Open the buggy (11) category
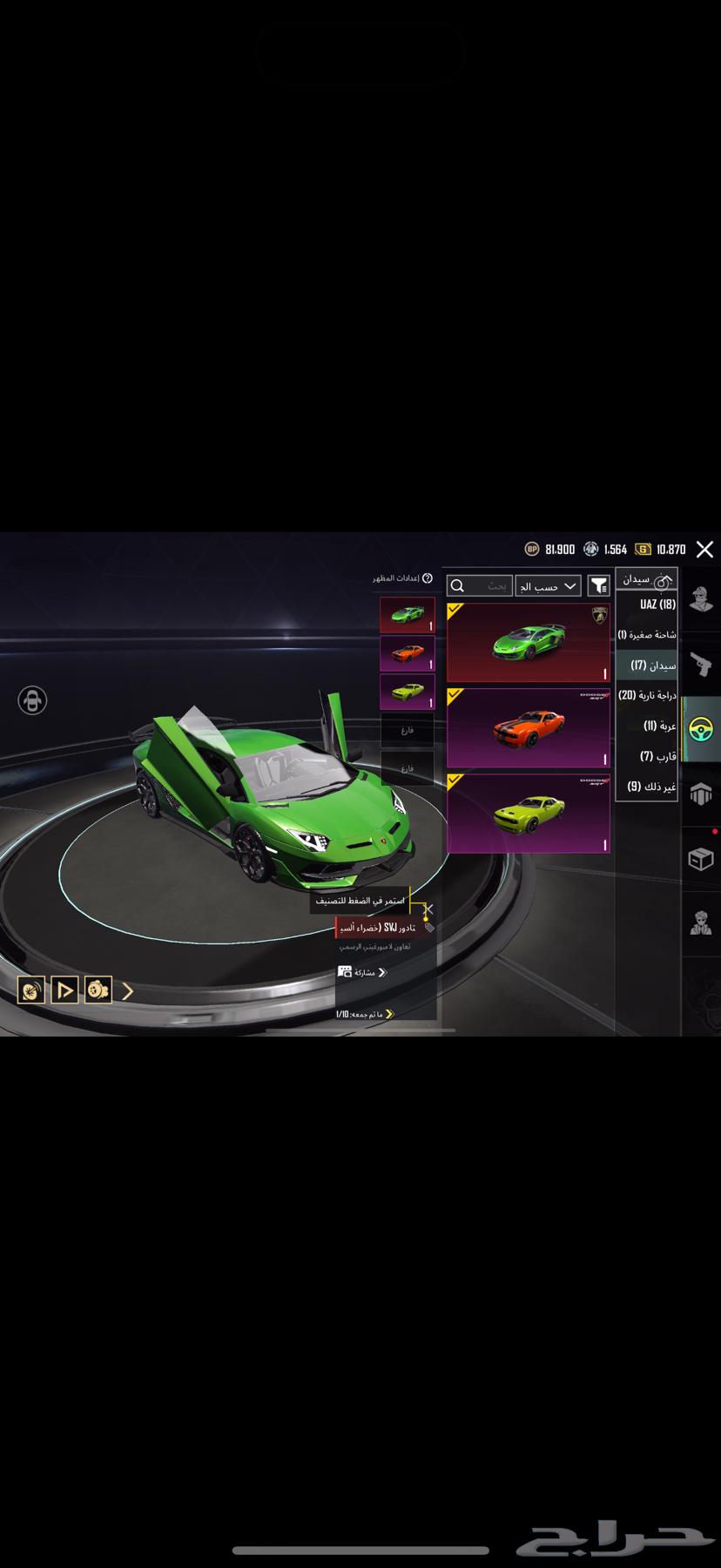 pyautogui.click(x=647, y=726)
